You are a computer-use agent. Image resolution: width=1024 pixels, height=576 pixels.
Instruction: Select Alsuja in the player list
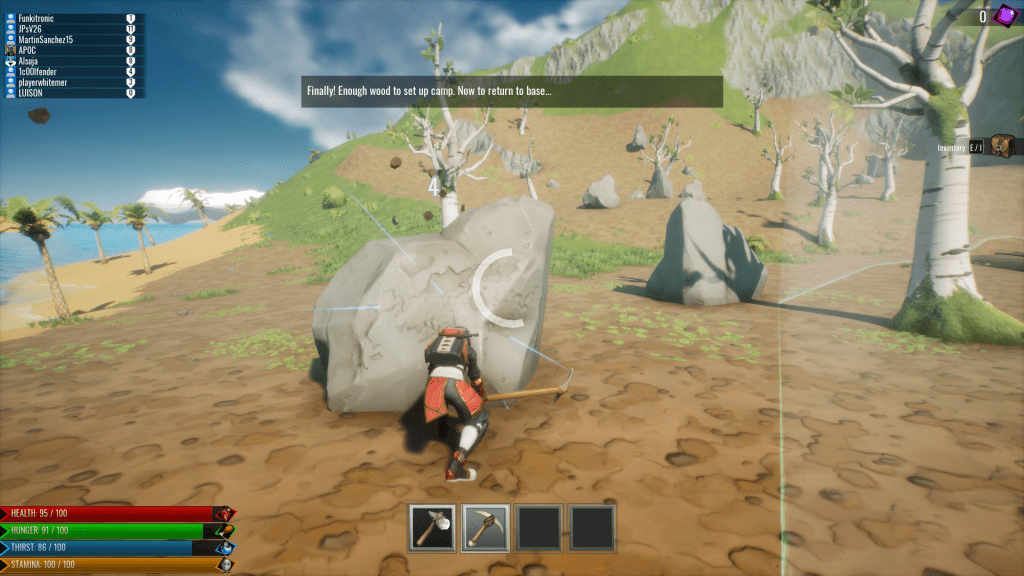(70, 61)
